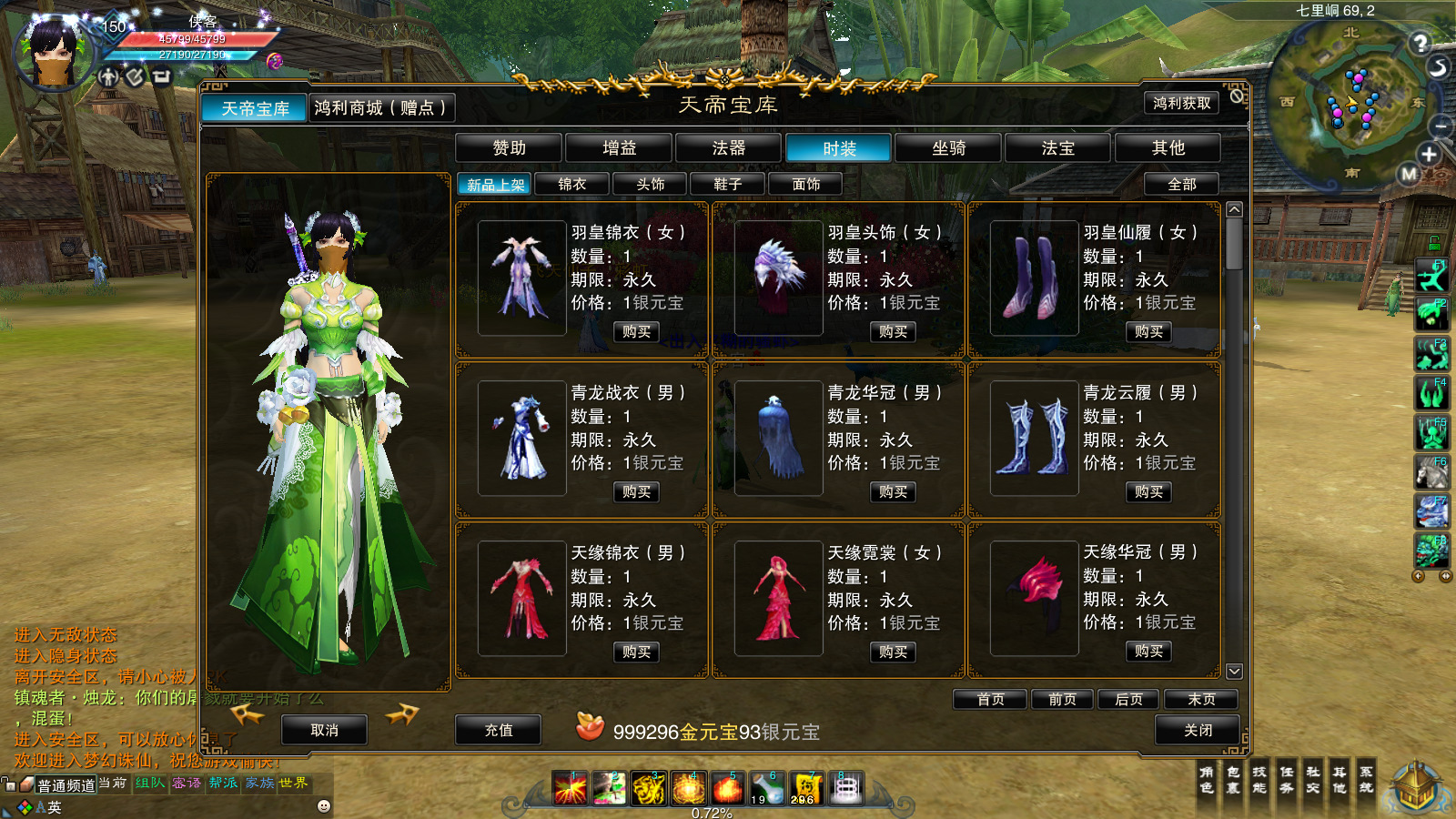This screenshot has width=1456, height=819.
Task: Open the 充值 recharge button
Action: (x=498, y=730)
